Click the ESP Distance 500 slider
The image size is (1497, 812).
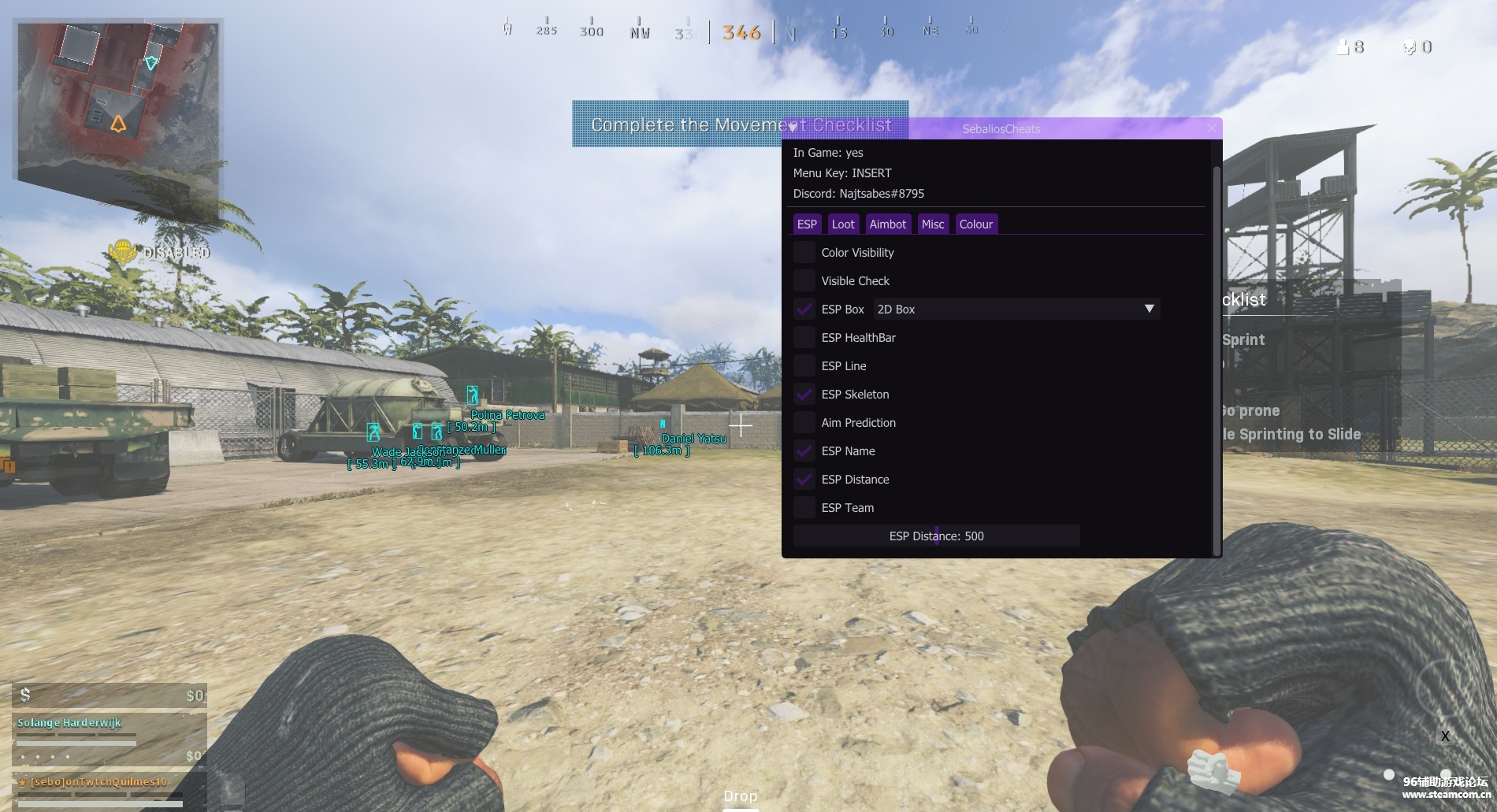pyautogui.click(x=936, y=536)
